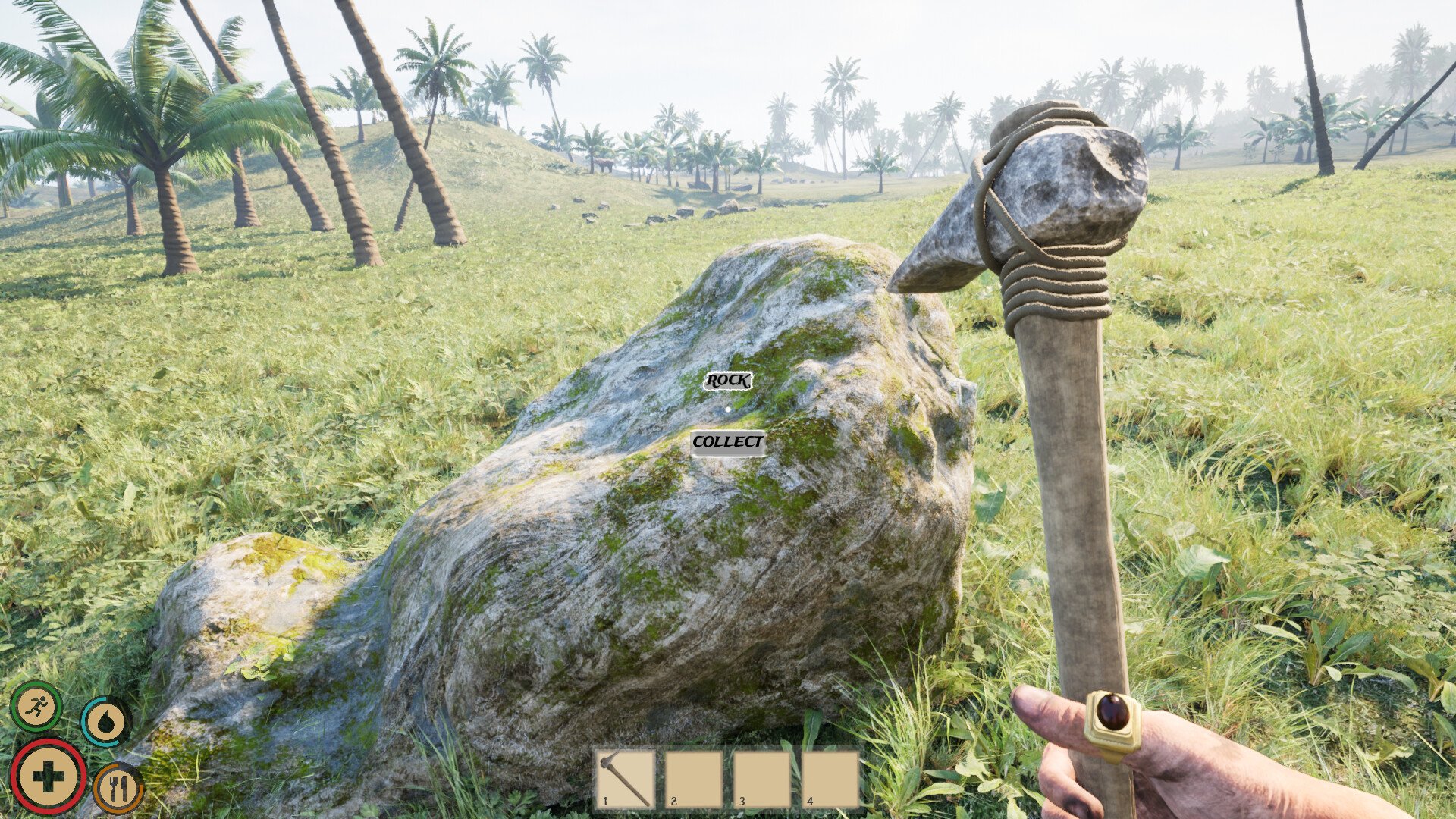Click the fork and knife hunger icon
Viewport: 1456px width, 819px height.
pos(118,789)
